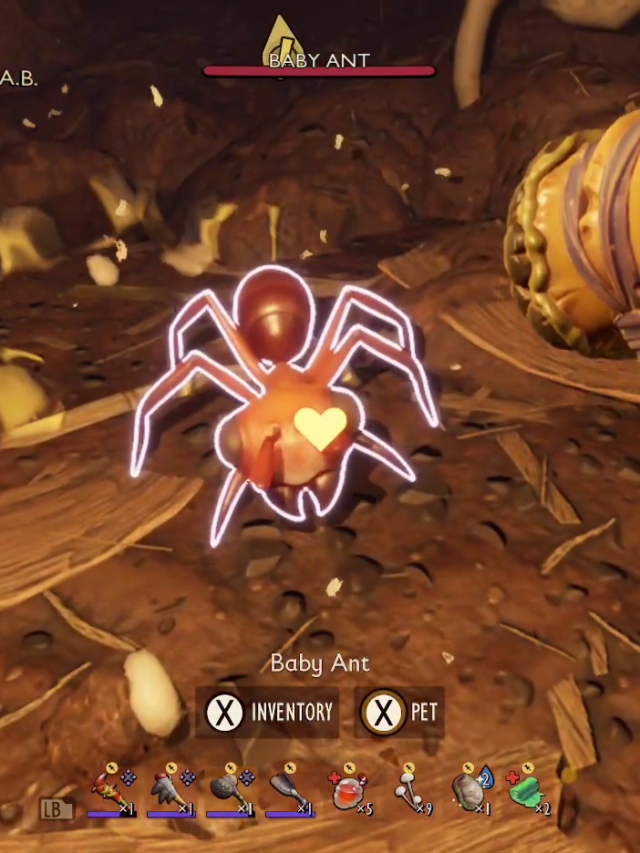Select the shovel in the hotbar
This screenshot has height=853, width=640.
(x=288, y=791)
